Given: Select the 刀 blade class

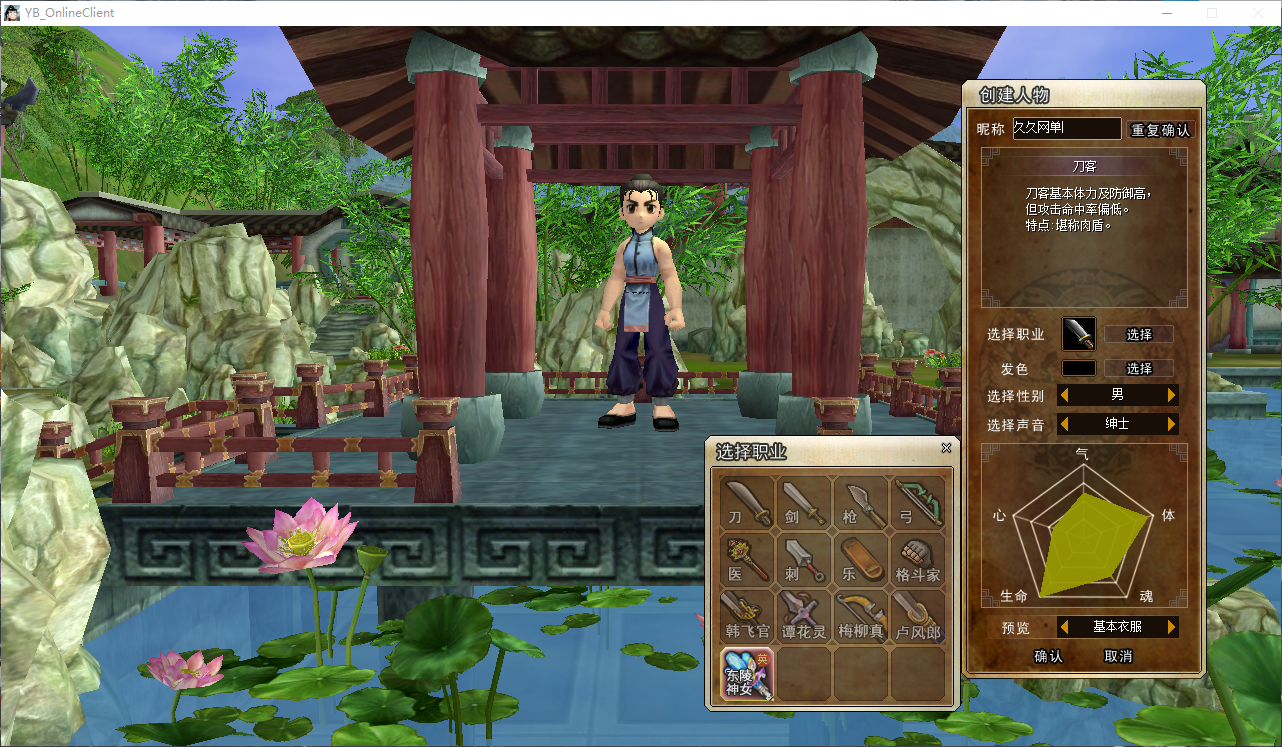Looking at the screenshot, I should point(747,503).
